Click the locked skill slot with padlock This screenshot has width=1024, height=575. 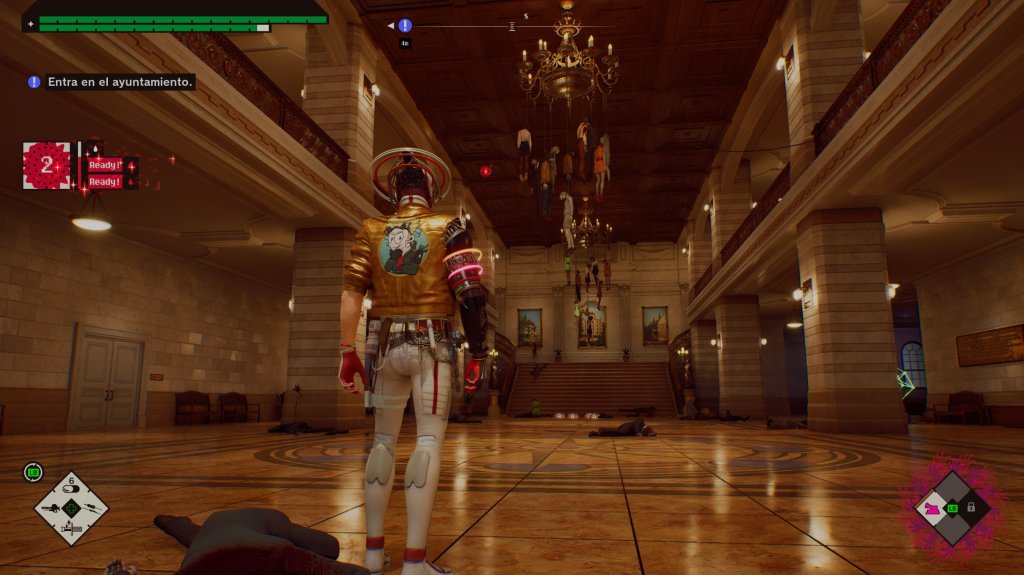tap(971, 508)
